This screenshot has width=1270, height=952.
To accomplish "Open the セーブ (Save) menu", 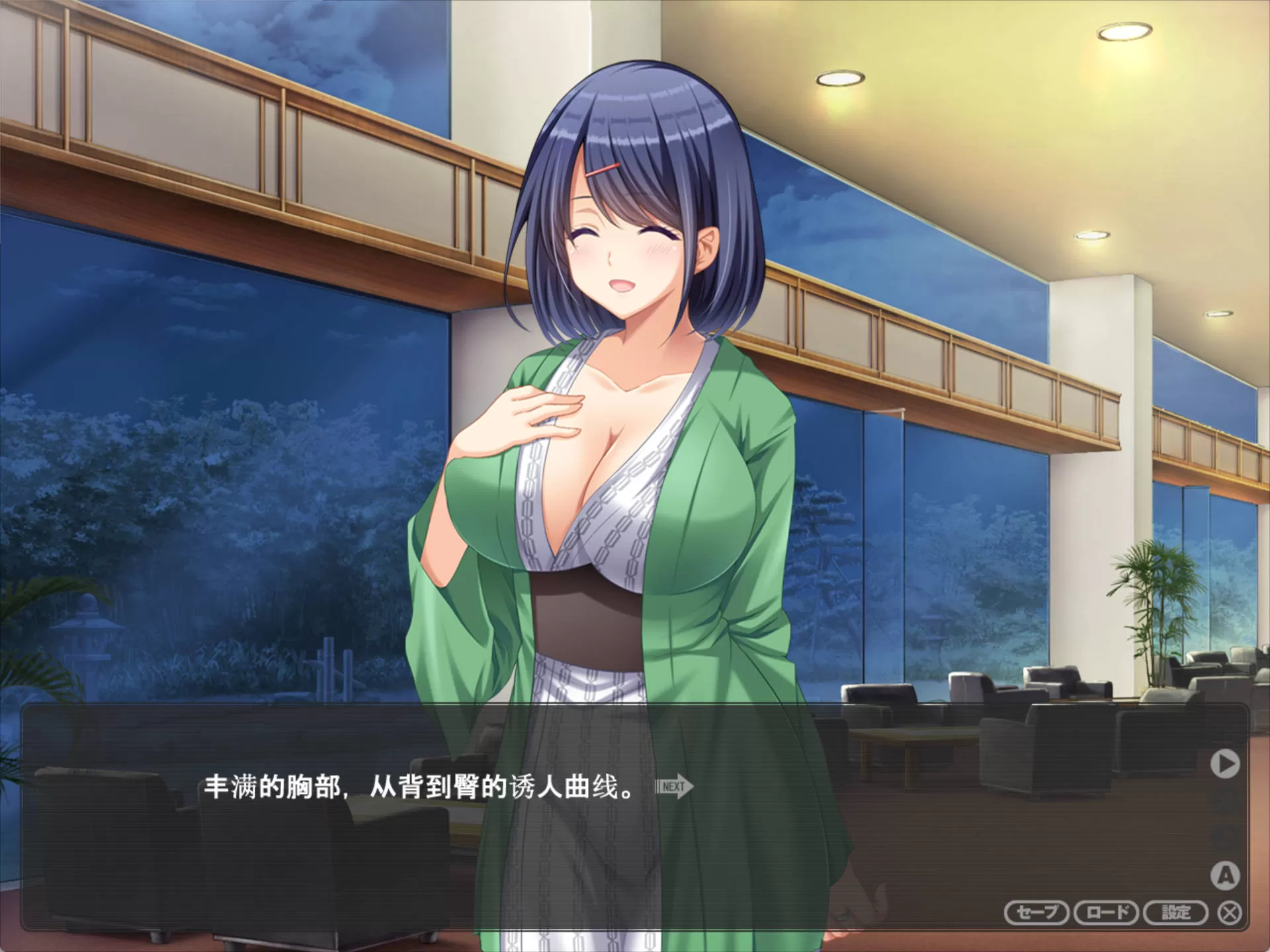I will 1036,913.
